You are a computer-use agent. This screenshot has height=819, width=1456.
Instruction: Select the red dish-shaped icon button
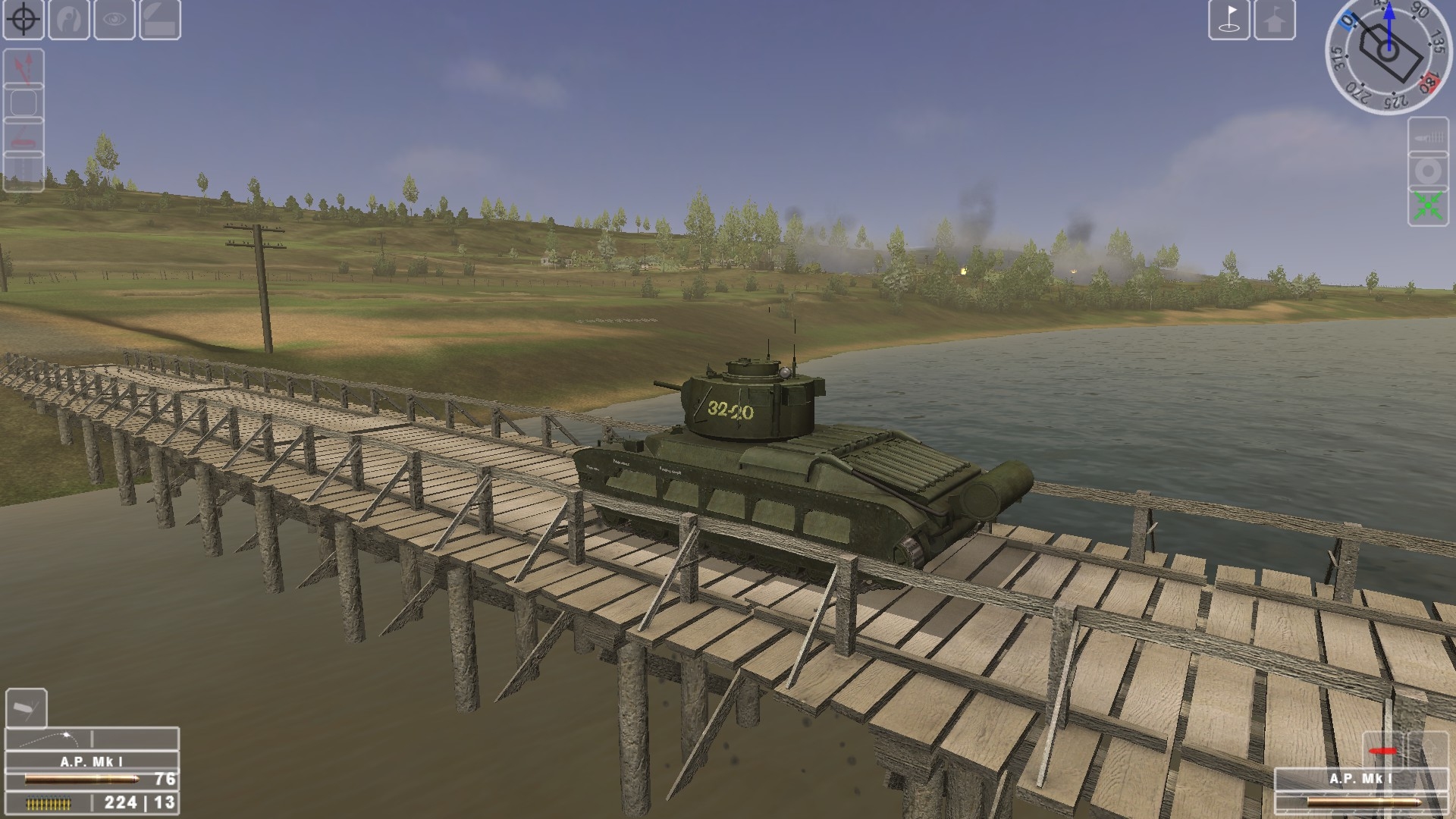(x=24, y=136)
